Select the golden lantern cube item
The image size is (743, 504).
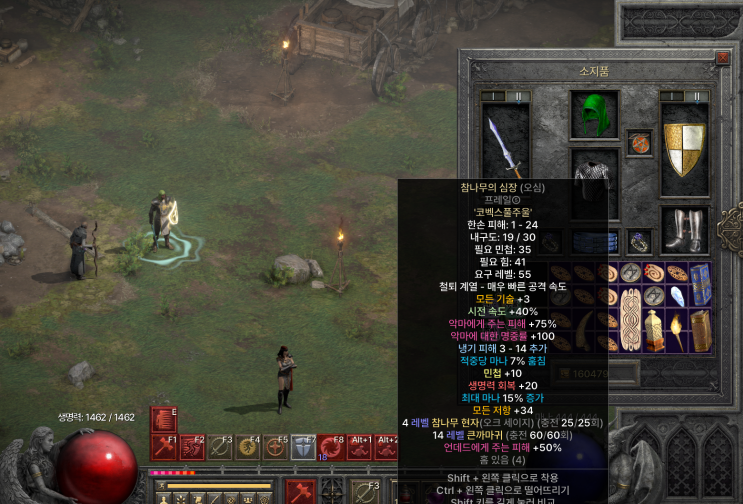coord(653,331)
